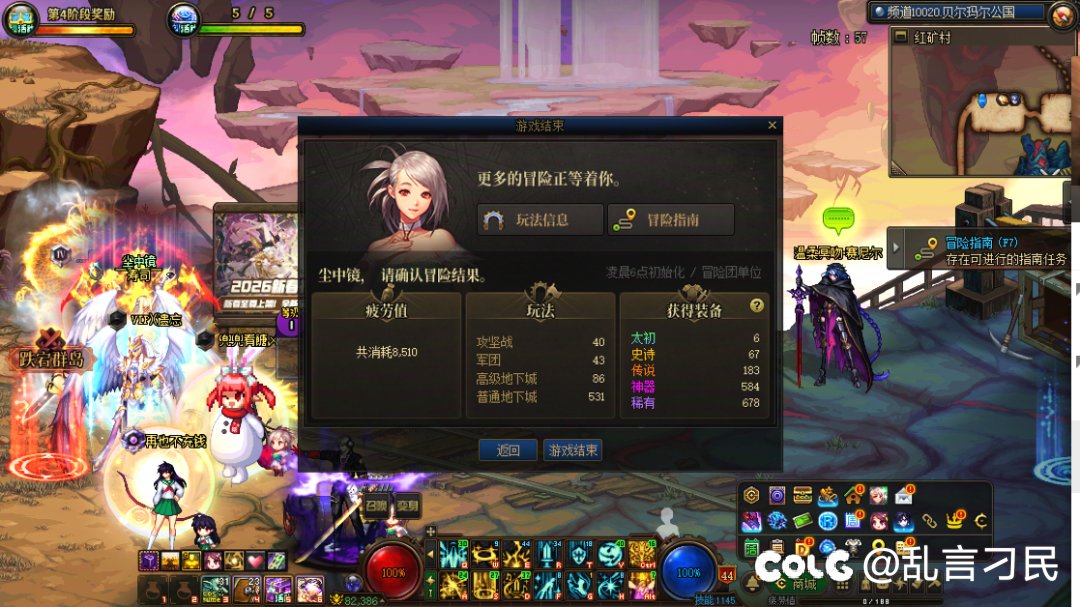Open the 玩法信息 panel
Viewport: 1080px width, 607px height.
point(540,220)
